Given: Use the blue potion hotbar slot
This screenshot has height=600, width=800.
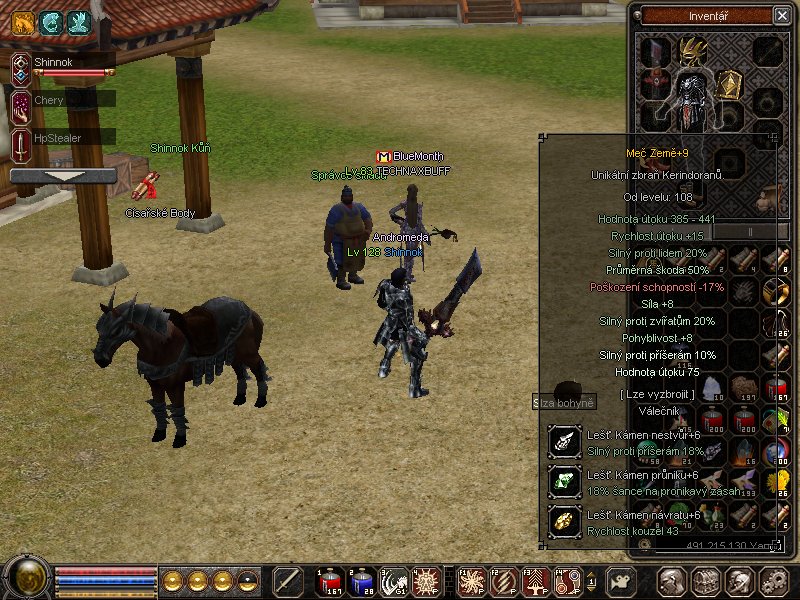Looking at the screenshot, I should point(362,581).
